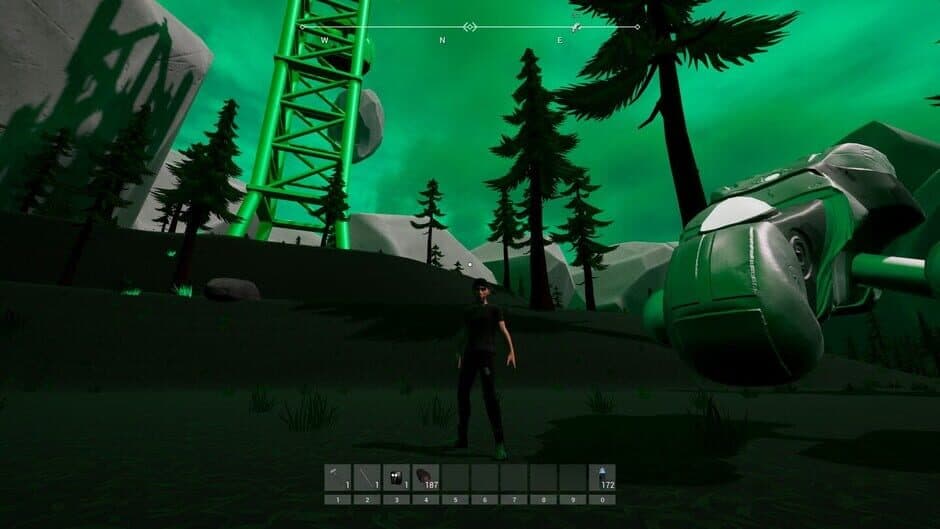Select the hammer tool in hotbar slot 1
Screen dimensions: 940x529
coord(338,477)
